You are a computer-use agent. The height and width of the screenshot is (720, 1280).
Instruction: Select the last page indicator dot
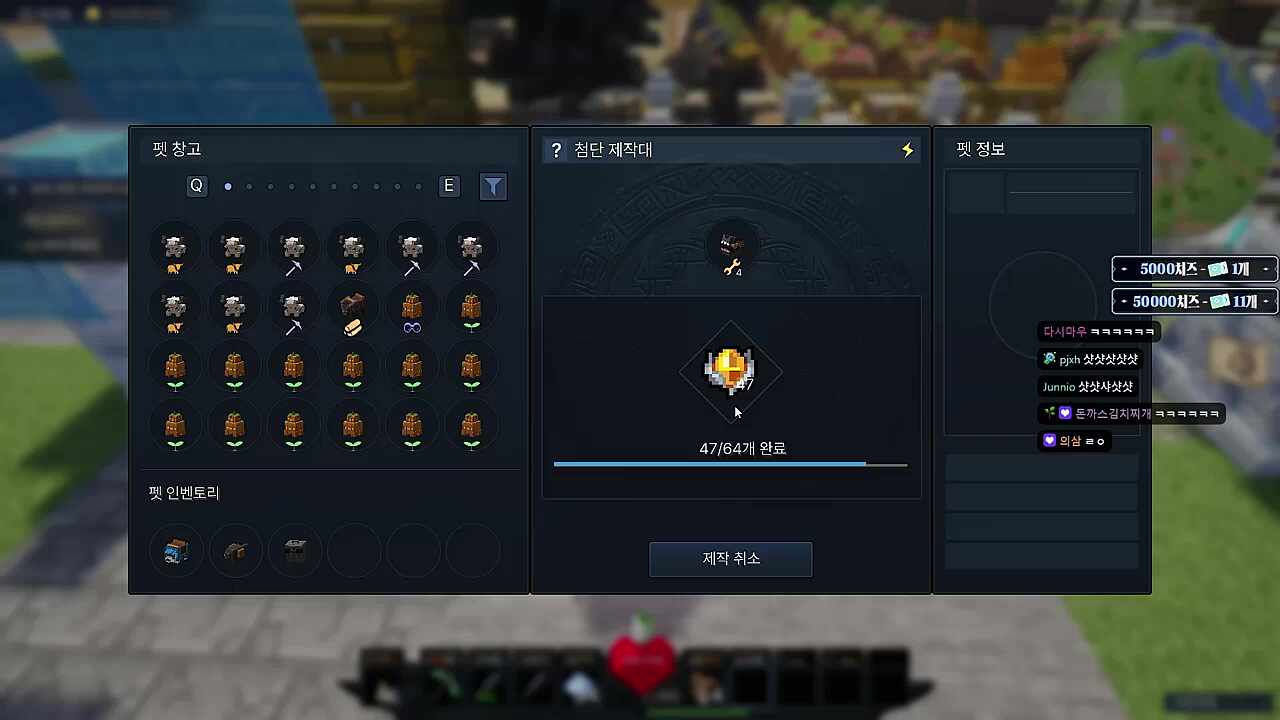(417, 186)
